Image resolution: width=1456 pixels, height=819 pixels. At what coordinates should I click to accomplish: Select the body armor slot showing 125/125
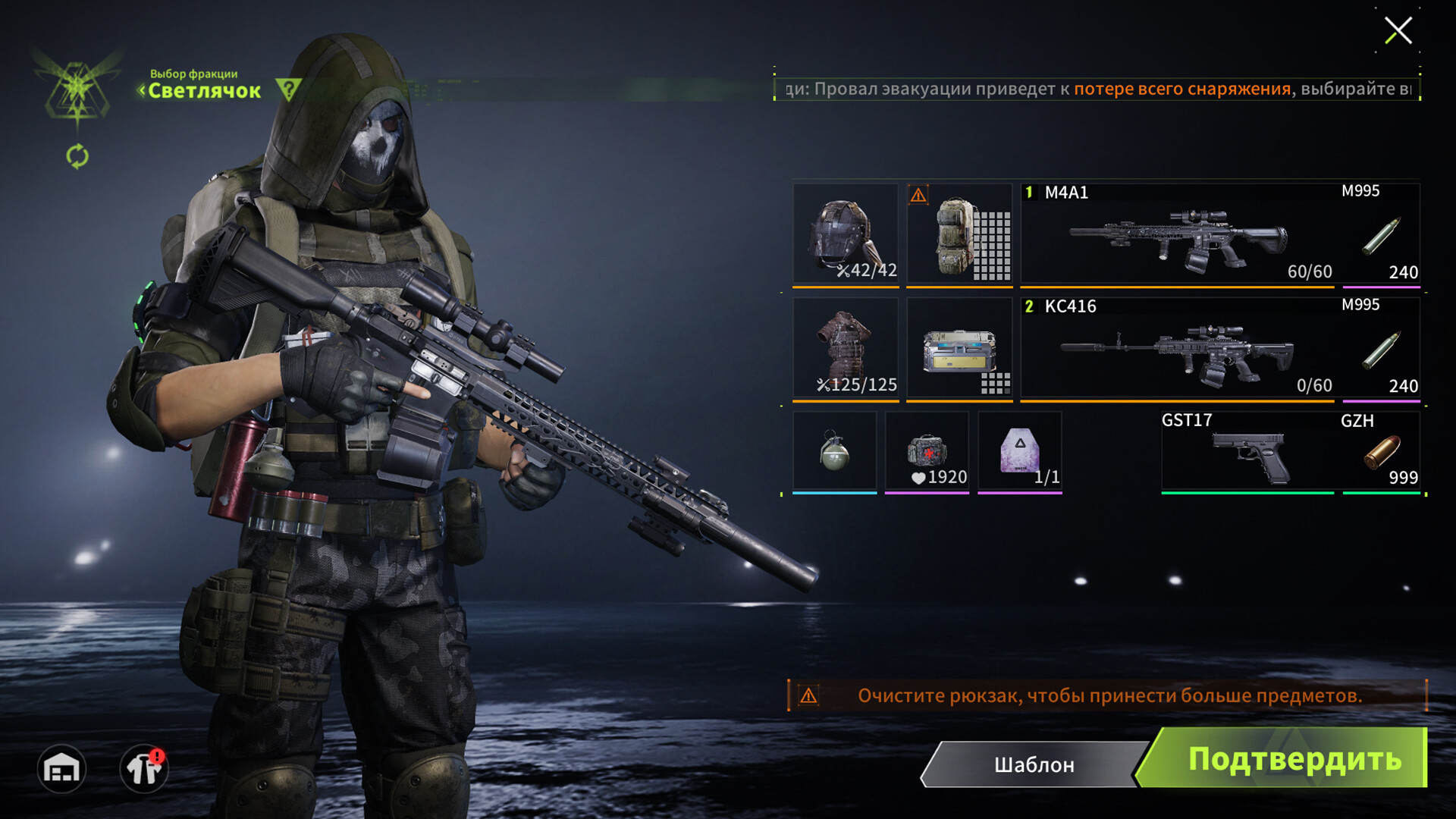pyautogui.click(x=846, y=348)
